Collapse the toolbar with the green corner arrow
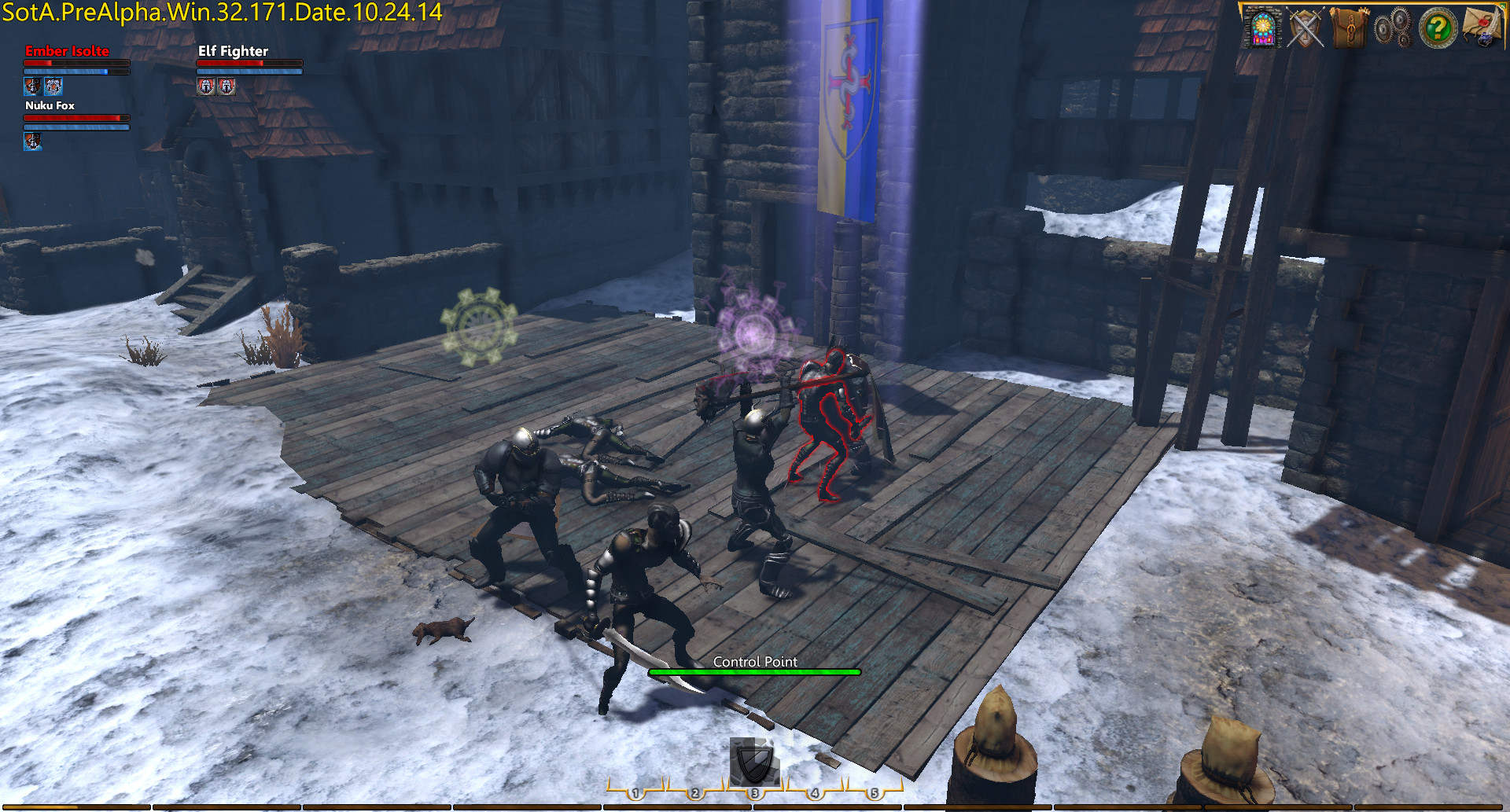Image resolution: width=1510 pixels, height=812 pixels. pos(1503,6)
